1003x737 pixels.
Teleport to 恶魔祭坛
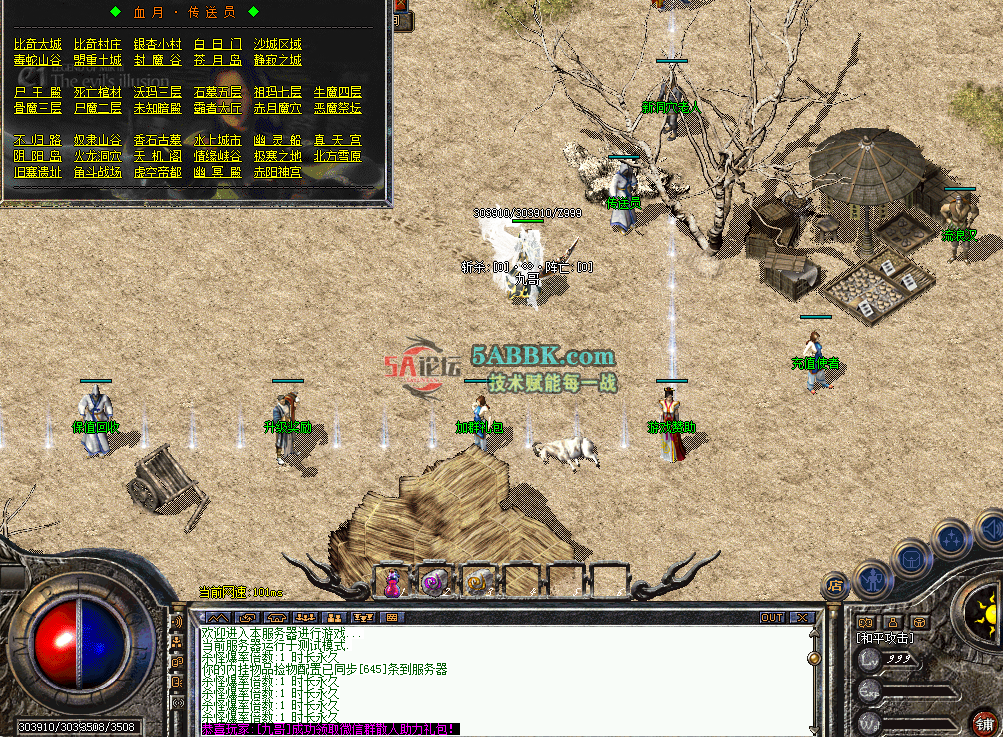pyautogui.click(x=338, y=108)
